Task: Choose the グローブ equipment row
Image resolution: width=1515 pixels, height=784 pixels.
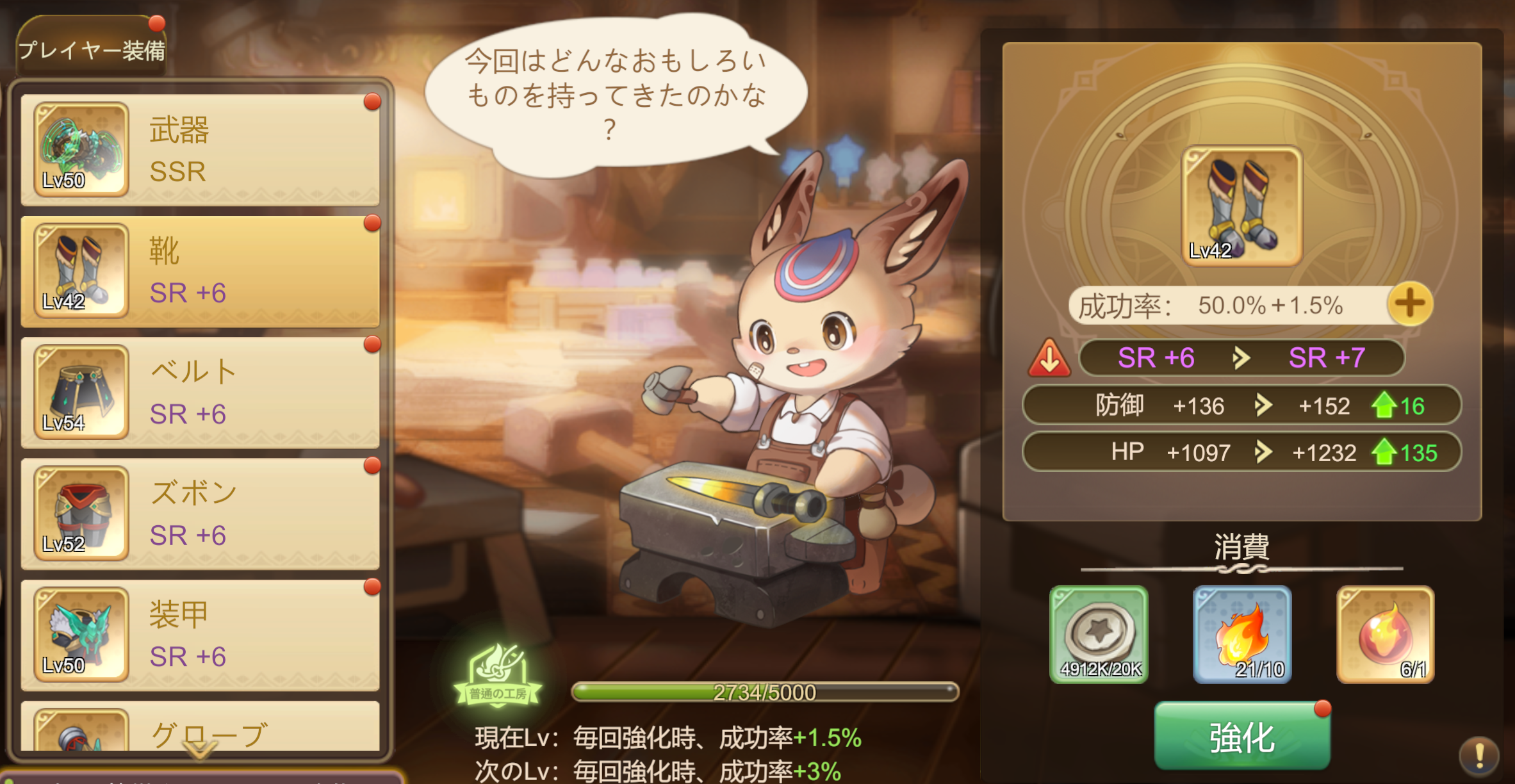Action: (x=200, y=730)
